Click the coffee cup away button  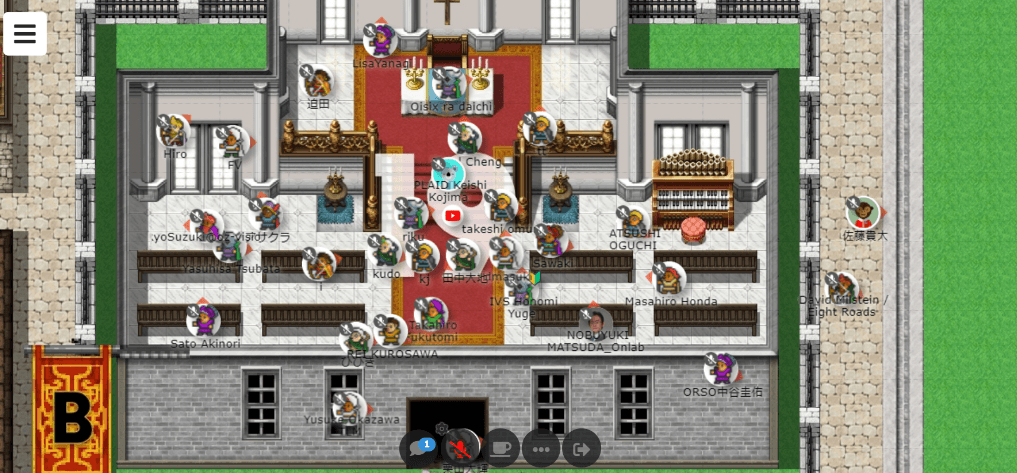(x=501, y=449)
